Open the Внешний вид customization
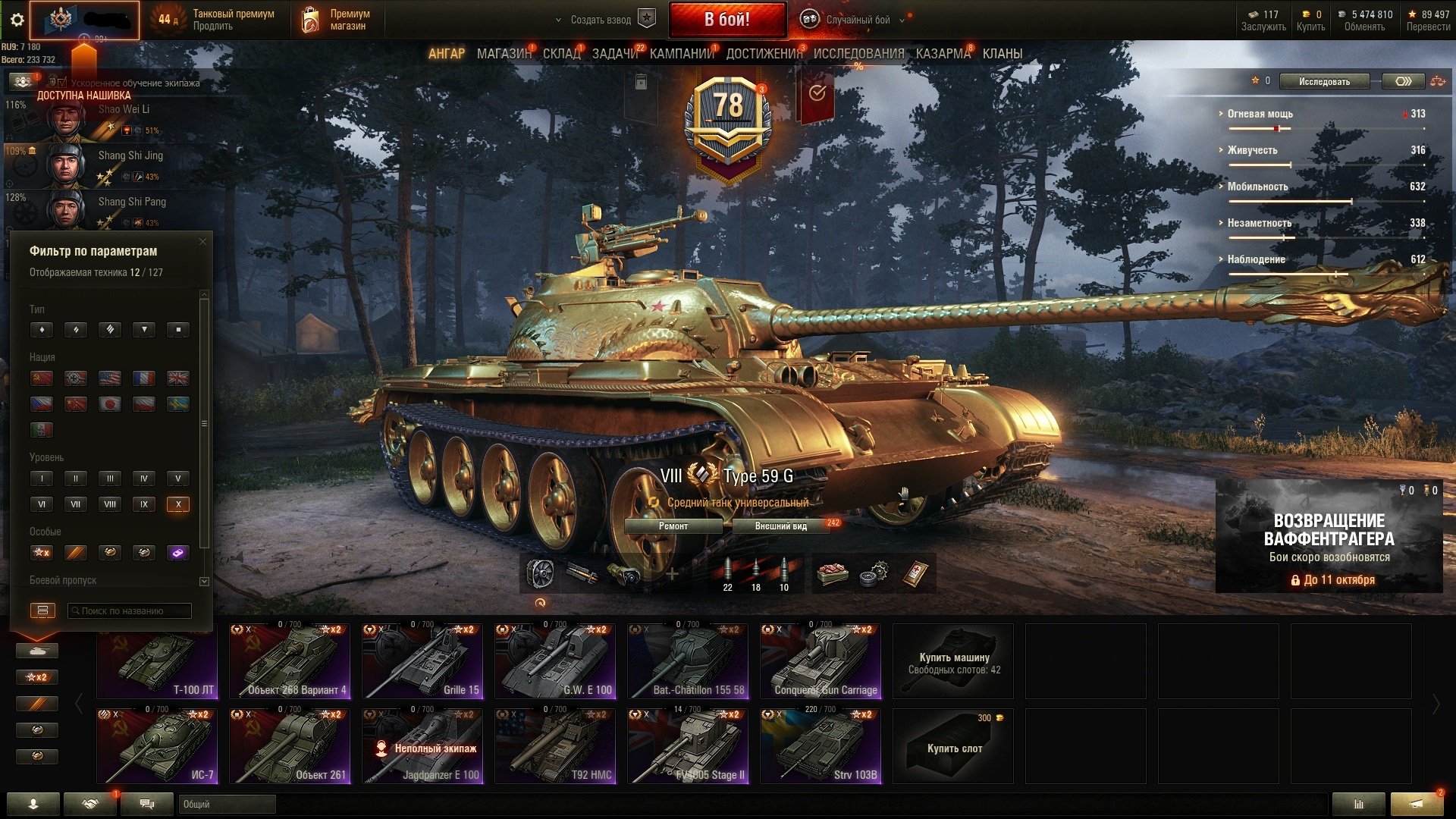 coord(780,526)
